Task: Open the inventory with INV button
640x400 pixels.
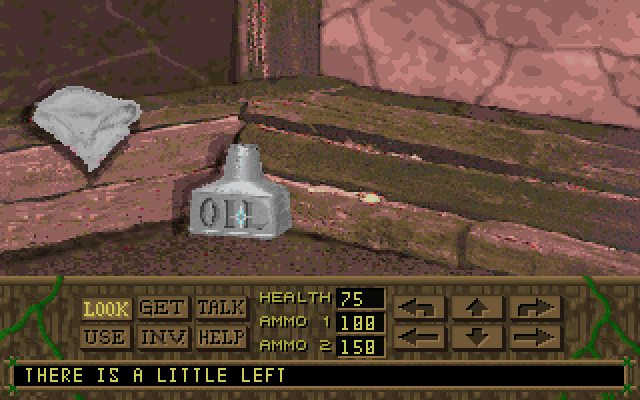Action: point(163,337)
